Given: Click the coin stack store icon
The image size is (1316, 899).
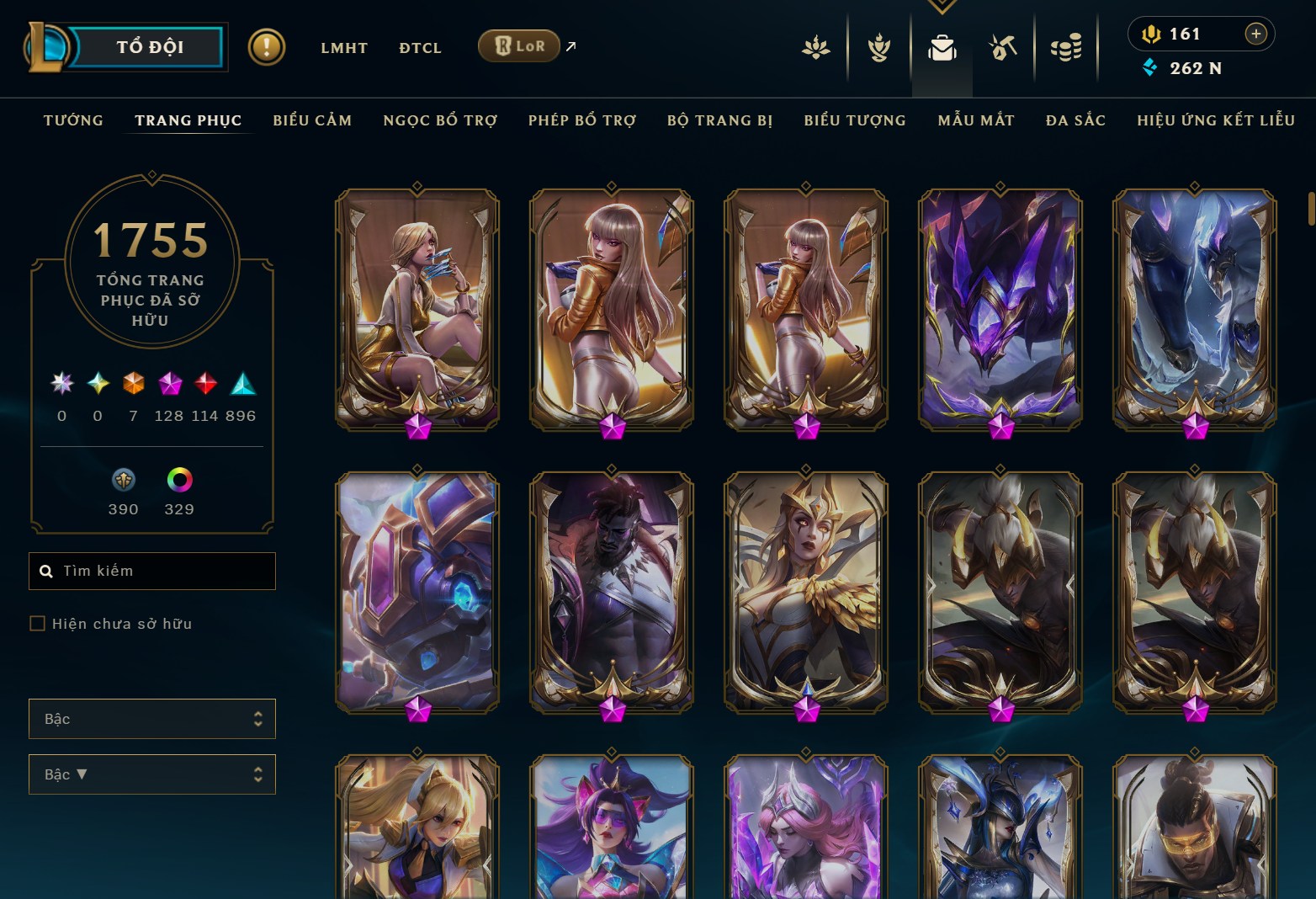Looking at the screenshot, I should (1066, 48).
